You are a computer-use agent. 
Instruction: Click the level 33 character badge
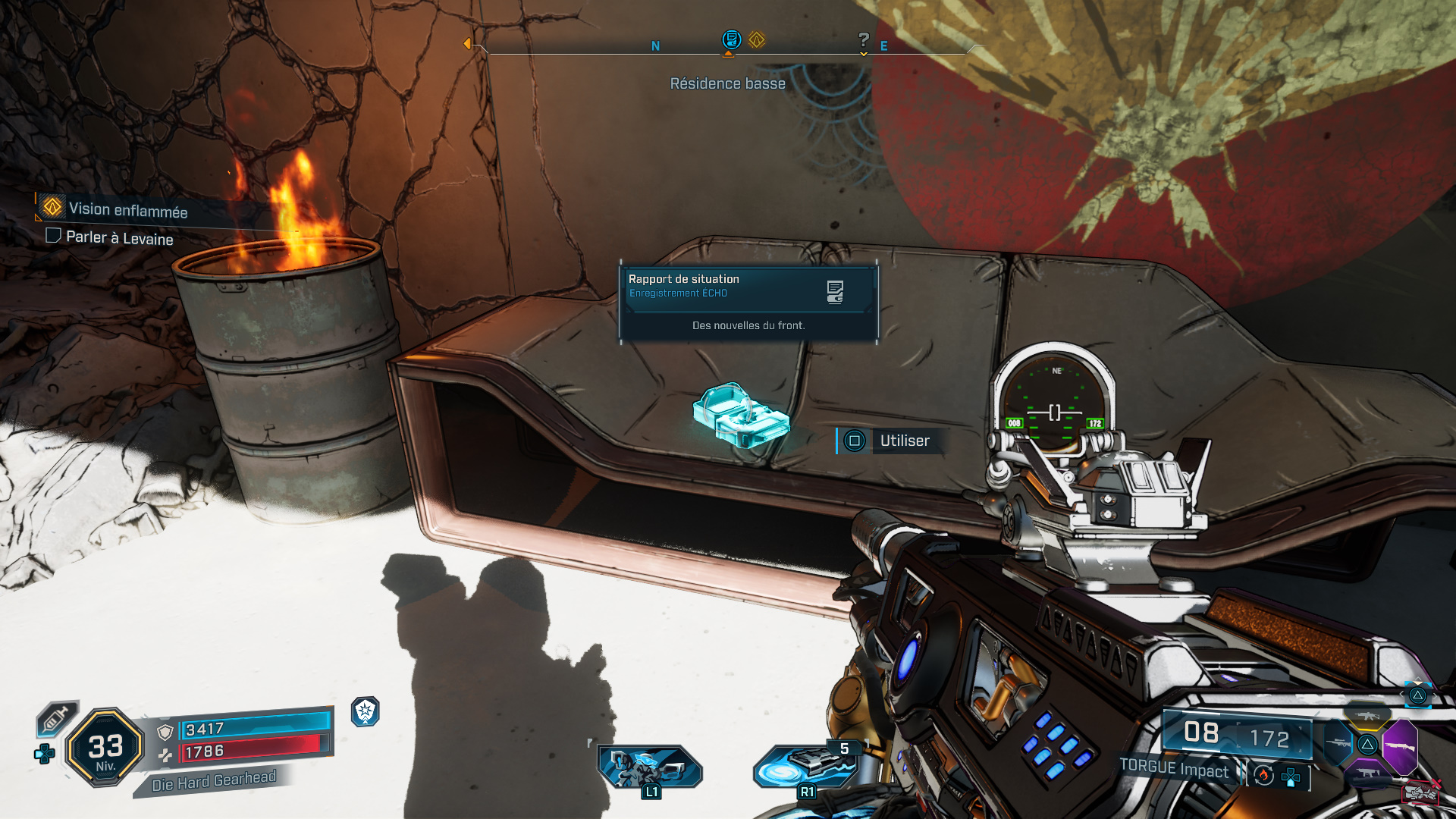click(105, 748)
